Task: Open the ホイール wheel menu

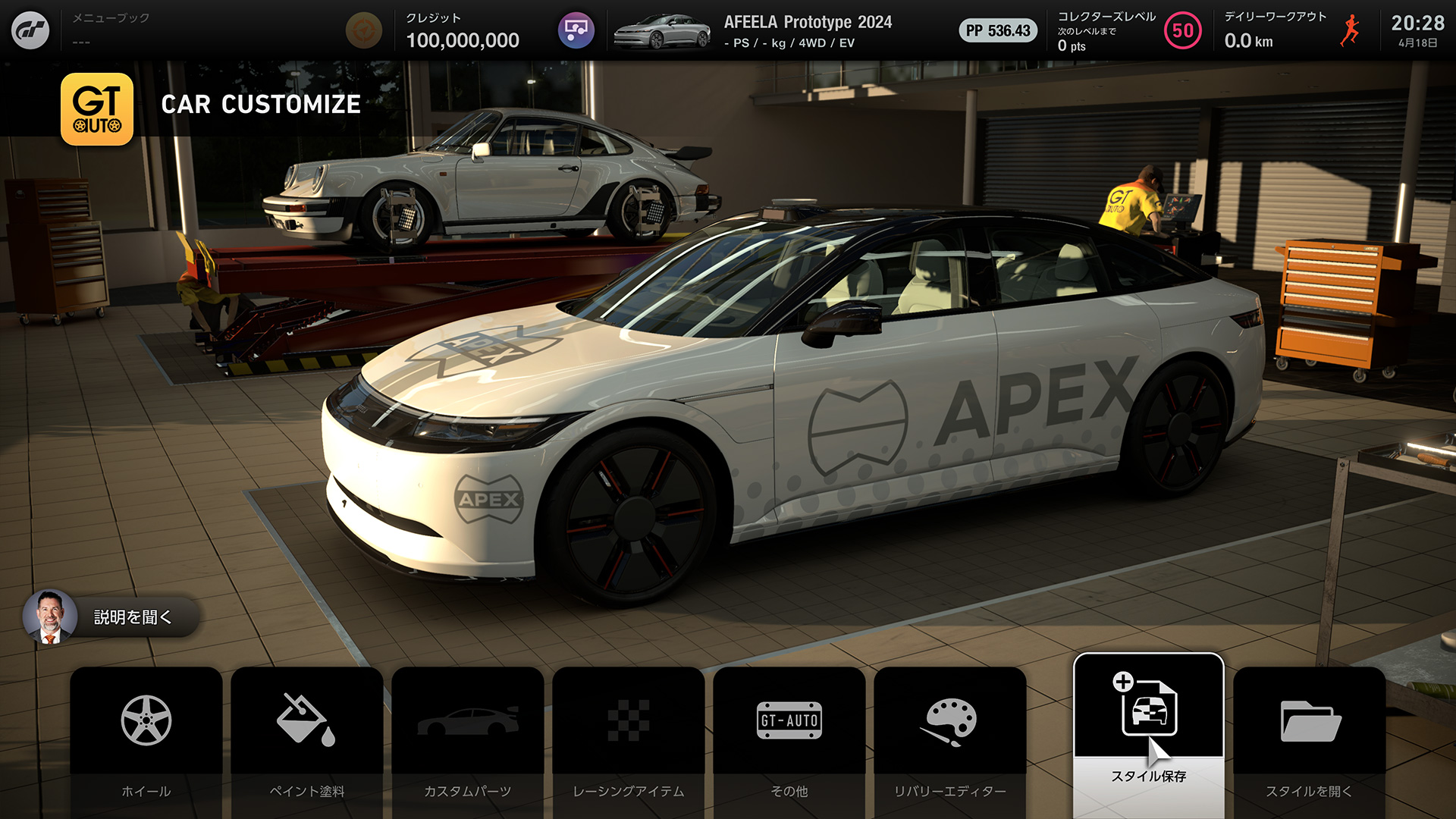Action: click(146, 739)
